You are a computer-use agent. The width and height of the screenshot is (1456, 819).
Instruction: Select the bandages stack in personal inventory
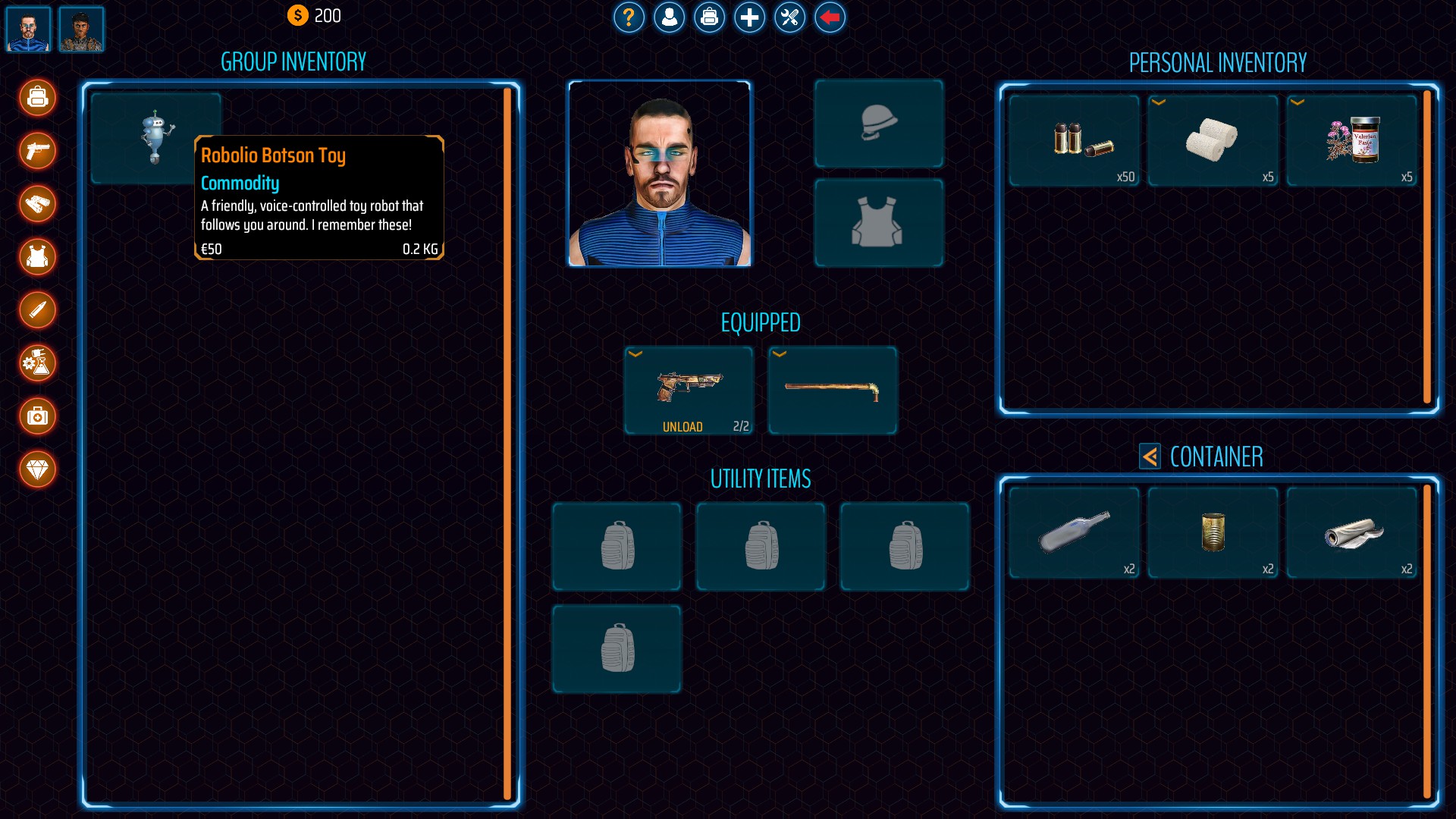pos(1212,140)
